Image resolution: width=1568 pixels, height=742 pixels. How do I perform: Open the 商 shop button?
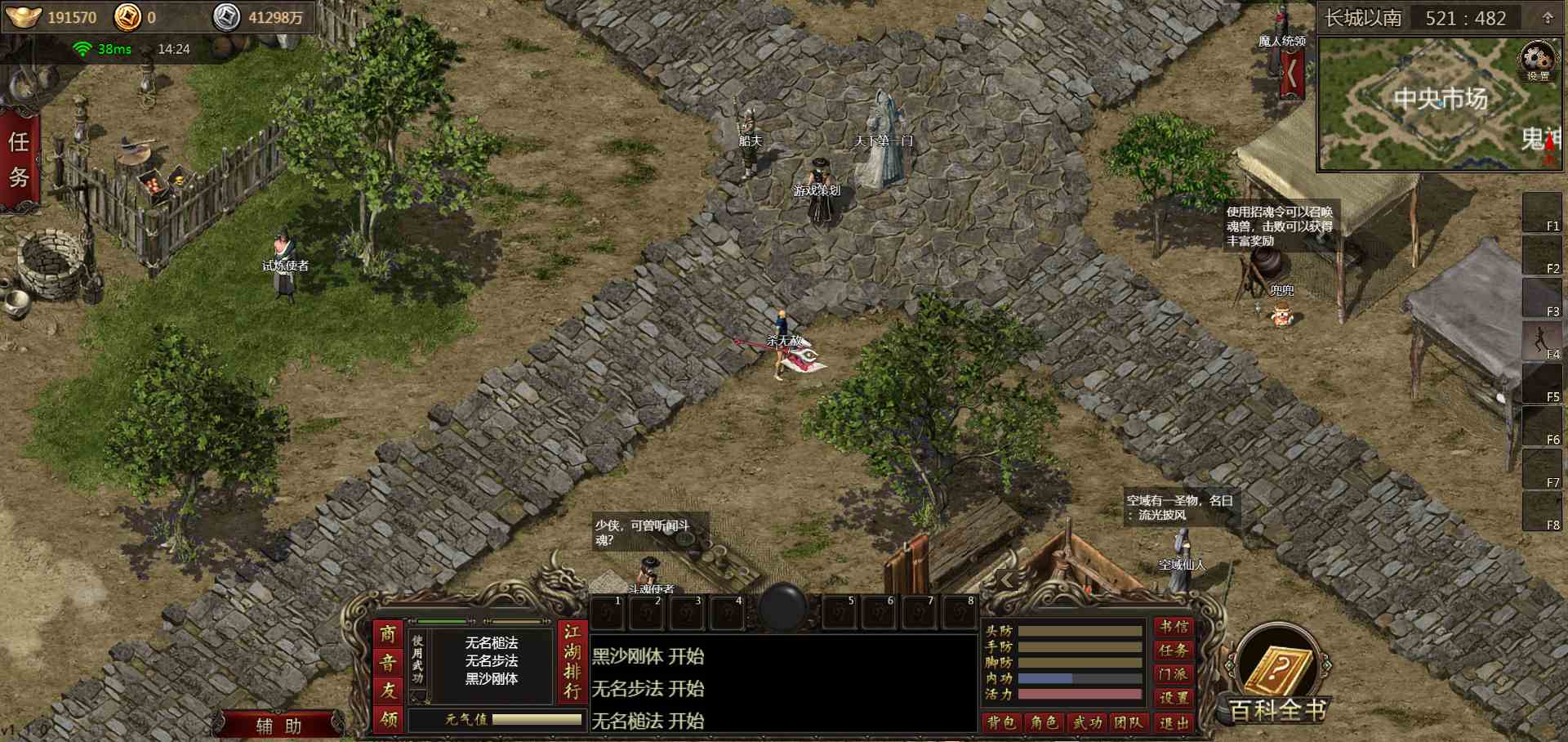(x=388, y=635)
